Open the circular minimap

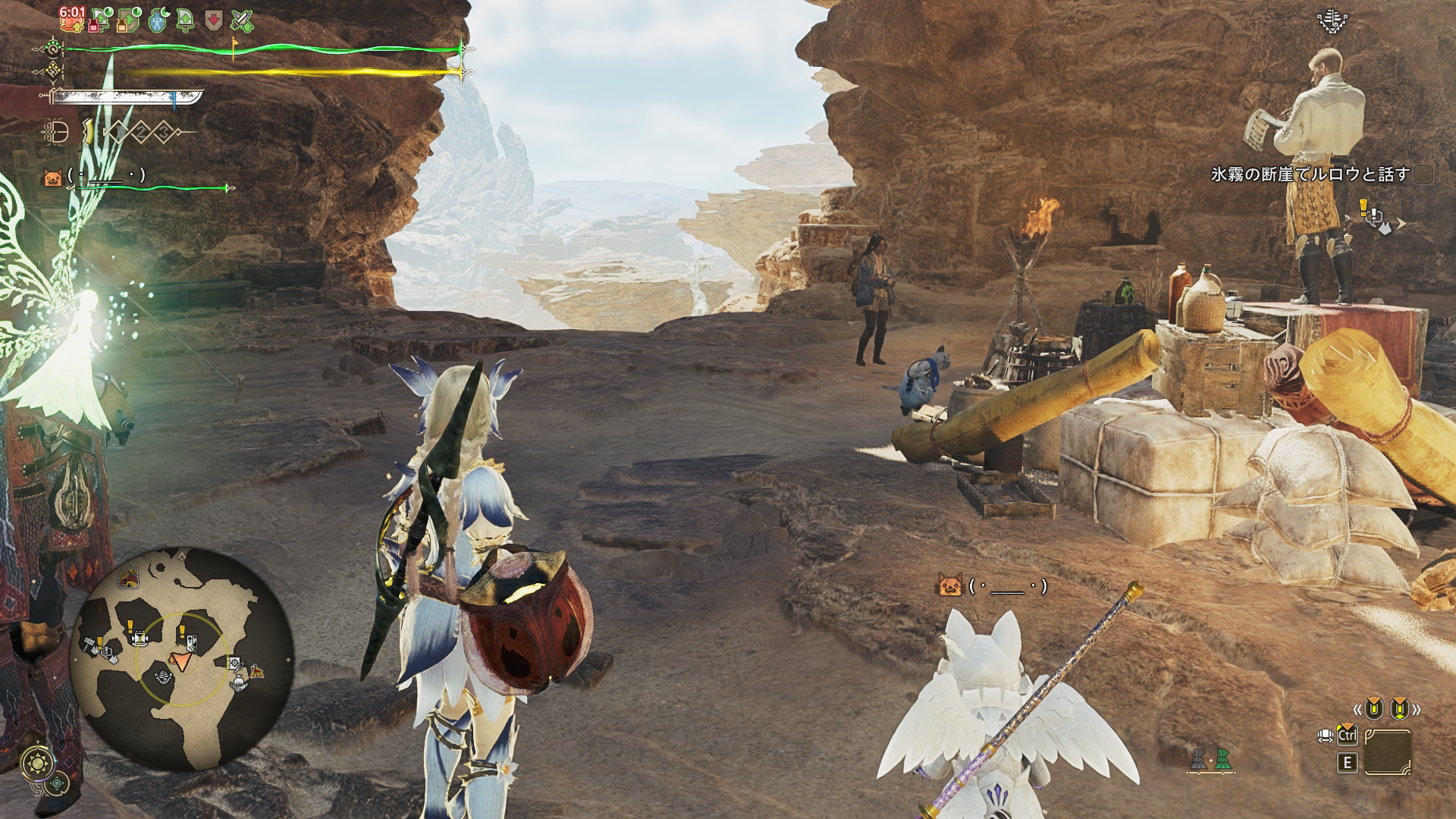[x=181, y=658]
